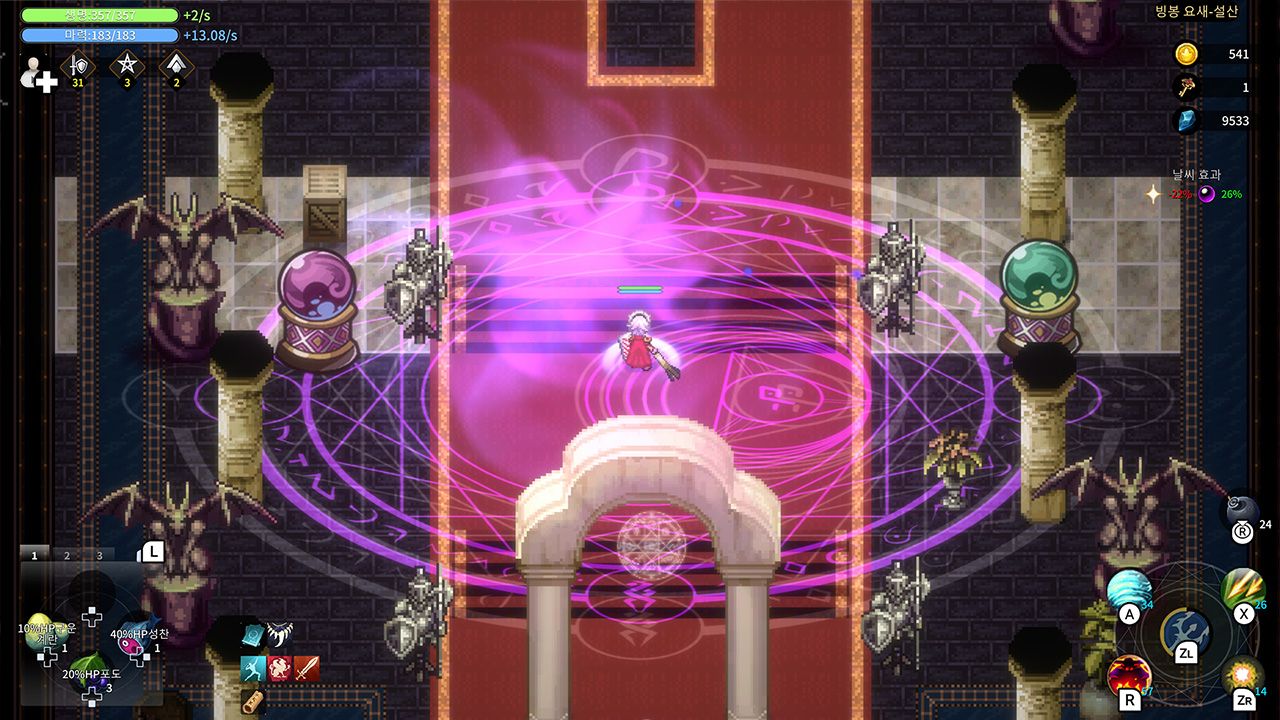Activate the red fire demon skill
1280x720 pixels.
(x=1128, y=677)
